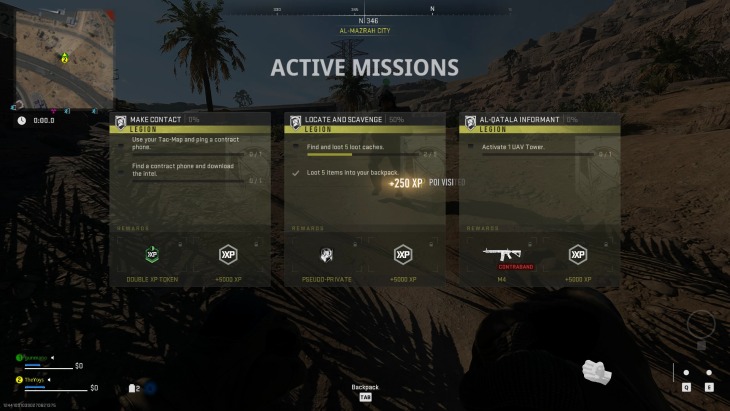Inspect the Double XP Token reward icon
Screen dimensions: 730x411
click(152, 255)
